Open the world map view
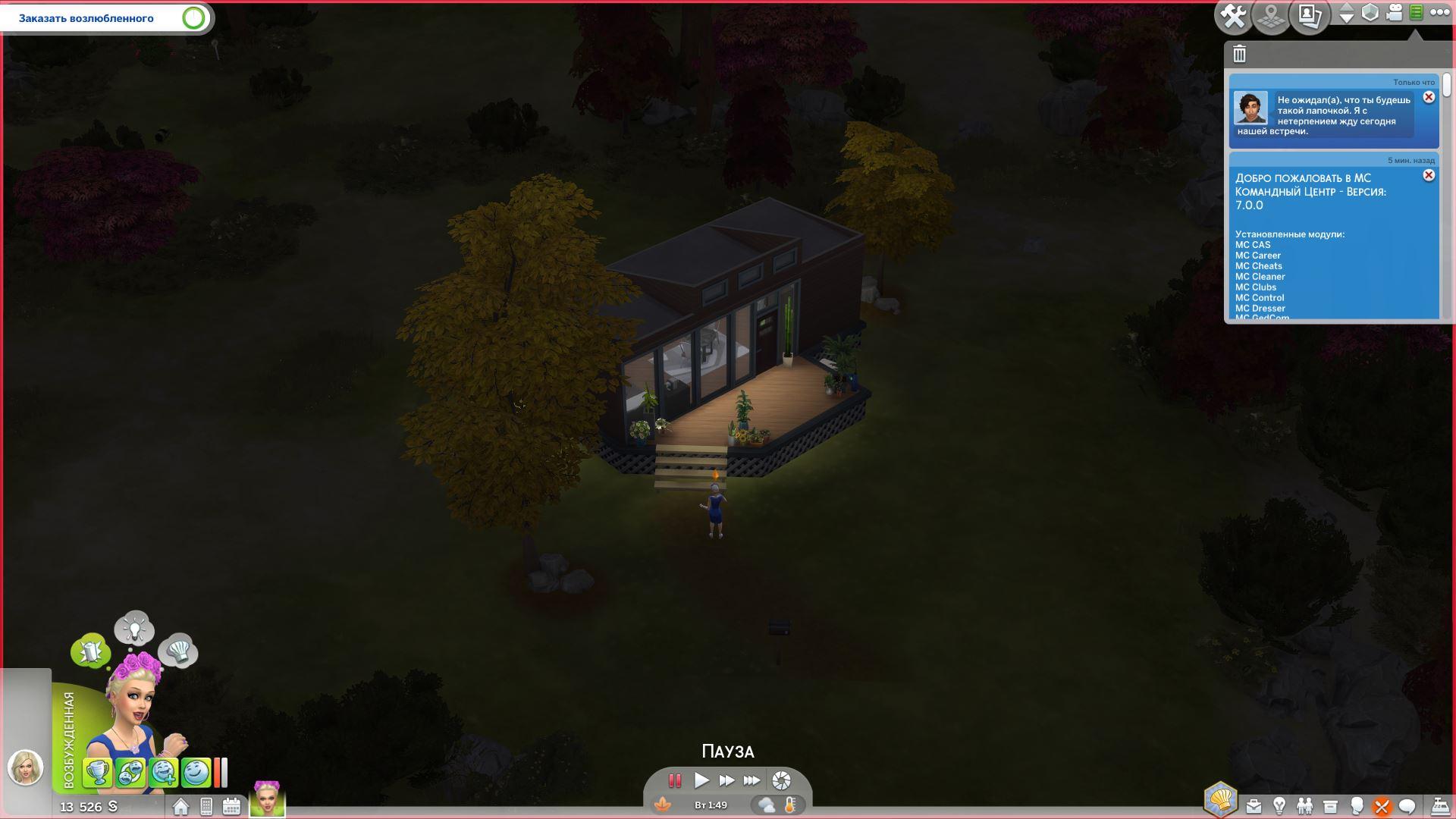Image resolution: width=1456 pixels, height=819 pixels. (x=1272, y=16)
